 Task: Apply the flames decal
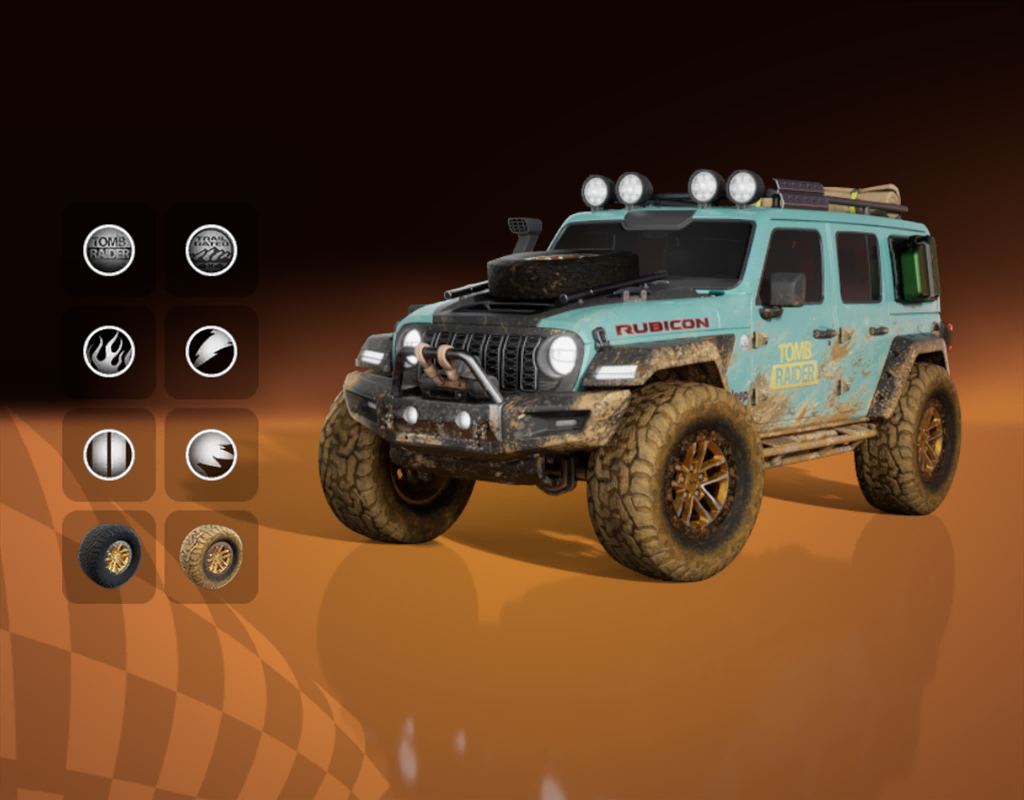[x=109, y=352]
